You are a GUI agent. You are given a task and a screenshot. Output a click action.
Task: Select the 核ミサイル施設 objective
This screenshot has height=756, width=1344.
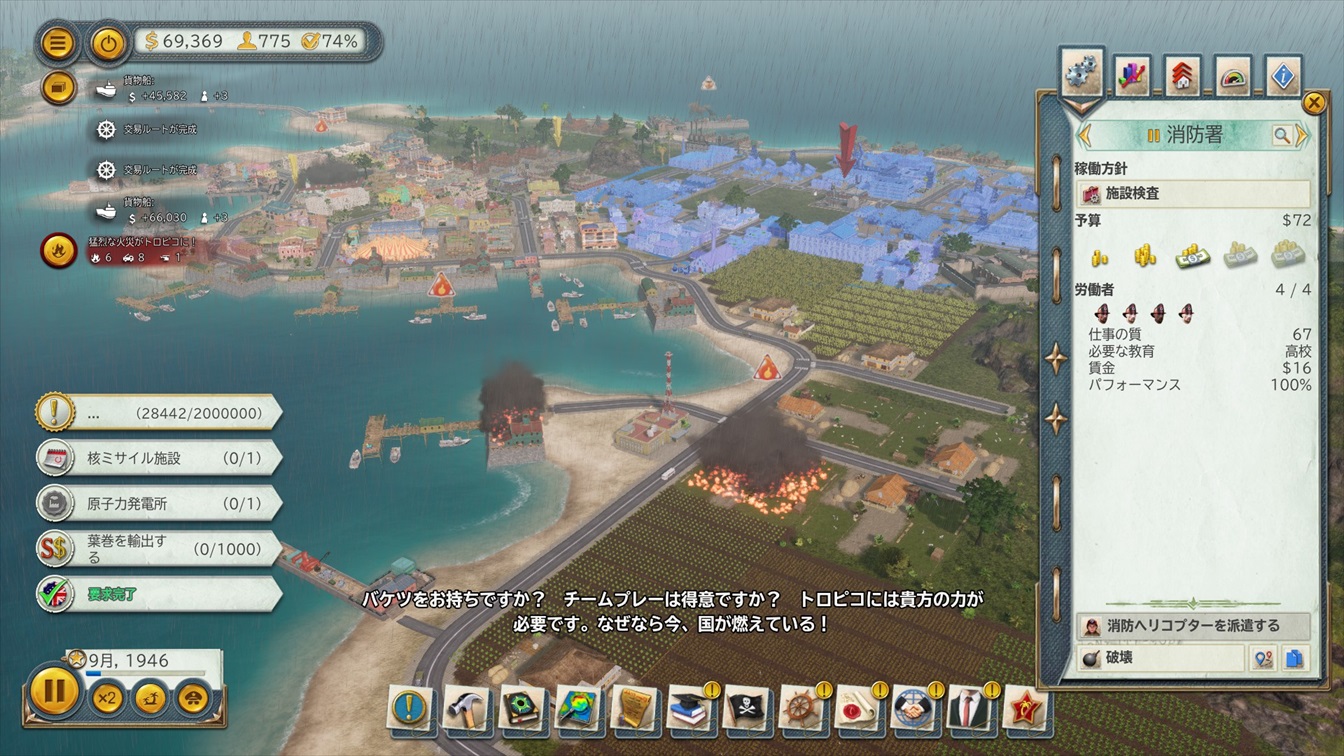tap(158, 458)
